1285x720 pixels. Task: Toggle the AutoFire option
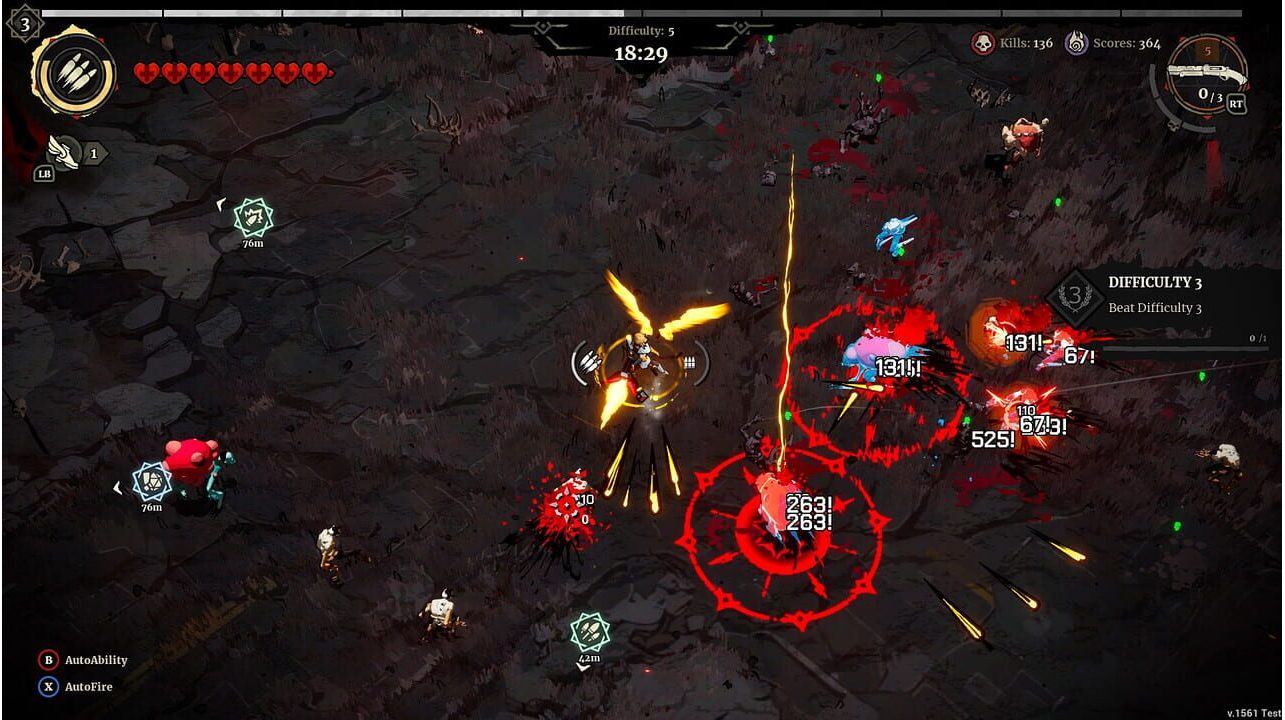(x=48, y=687)
